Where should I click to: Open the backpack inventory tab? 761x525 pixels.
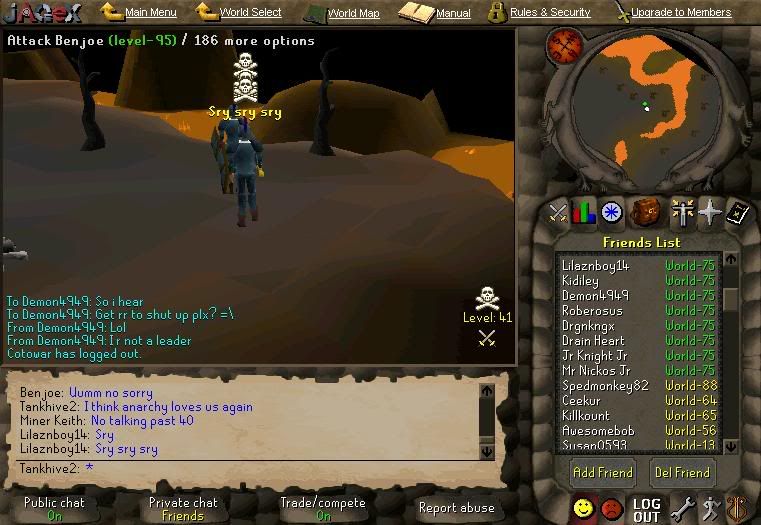point(645,212)
